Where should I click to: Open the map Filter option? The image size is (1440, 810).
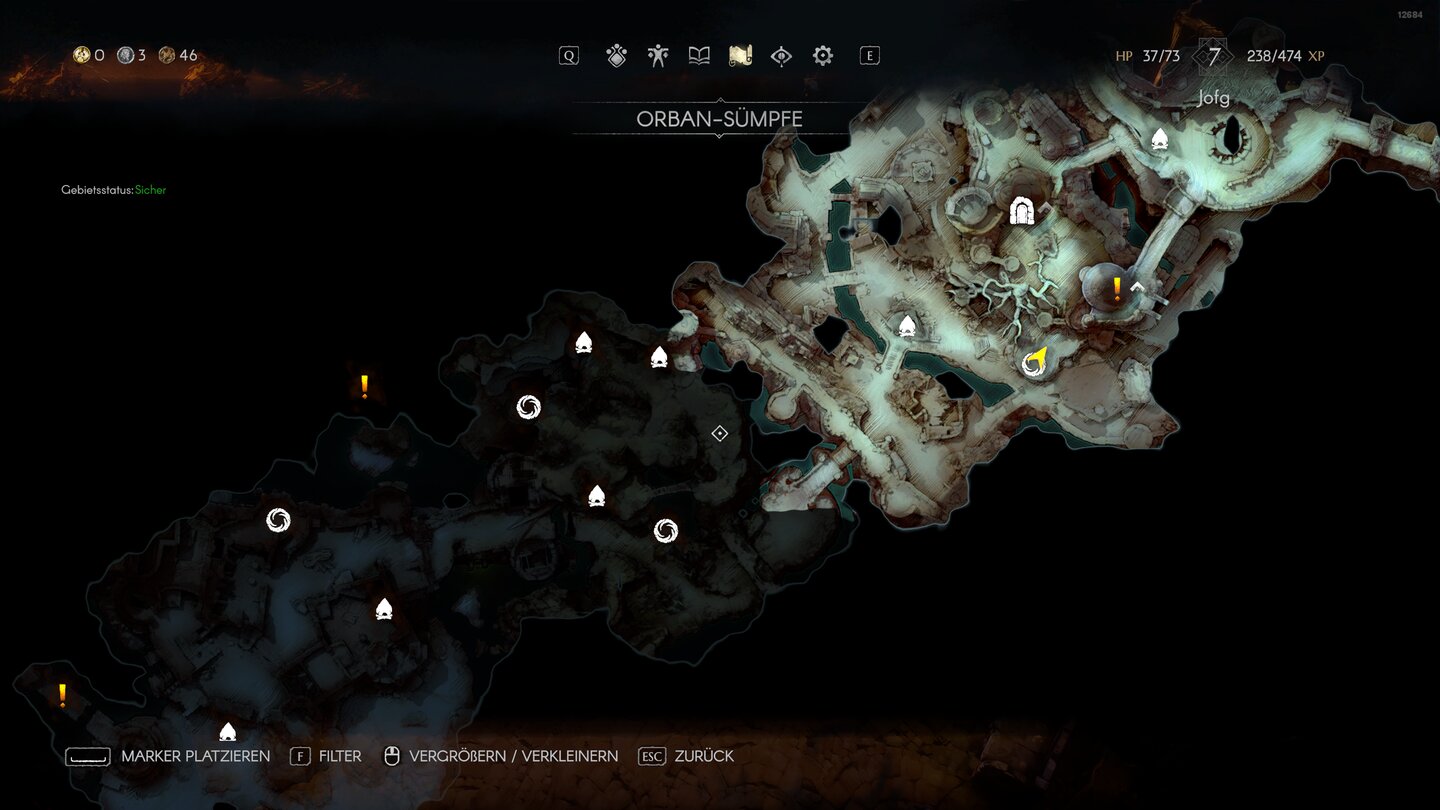[x=326, y=756]
